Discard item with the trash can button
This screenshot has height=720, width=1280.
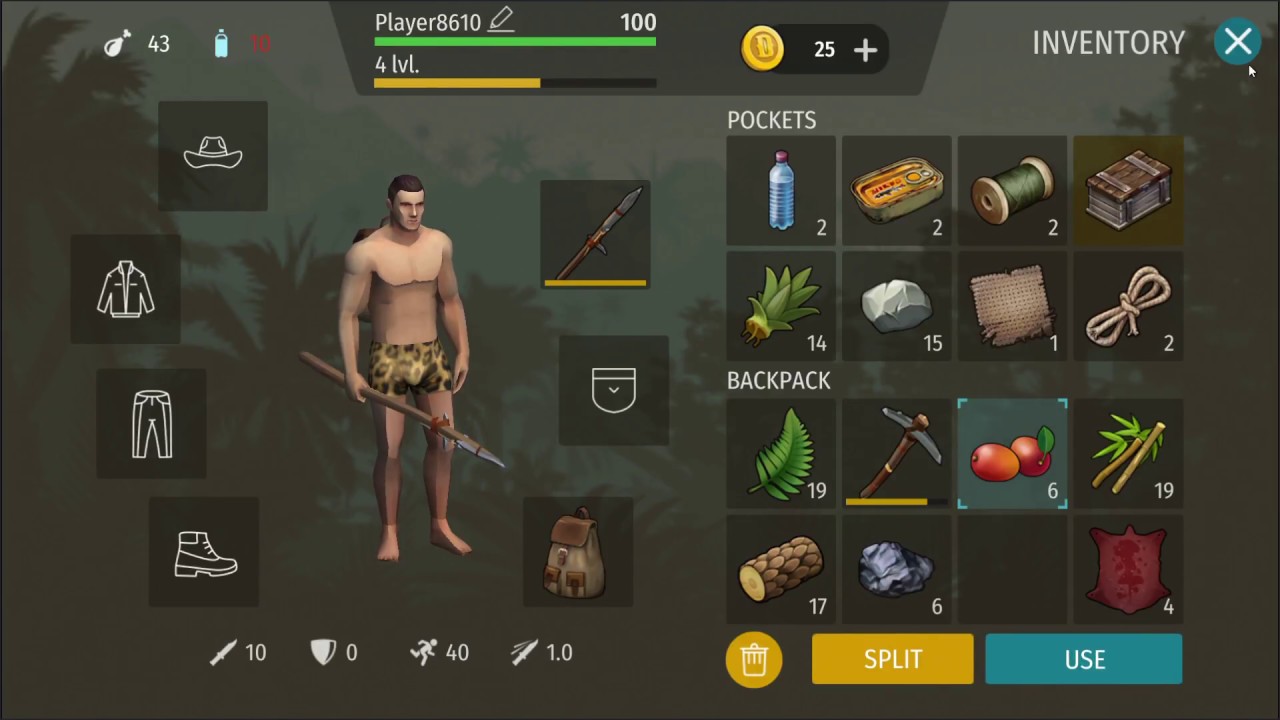click(x=754, y=659)
